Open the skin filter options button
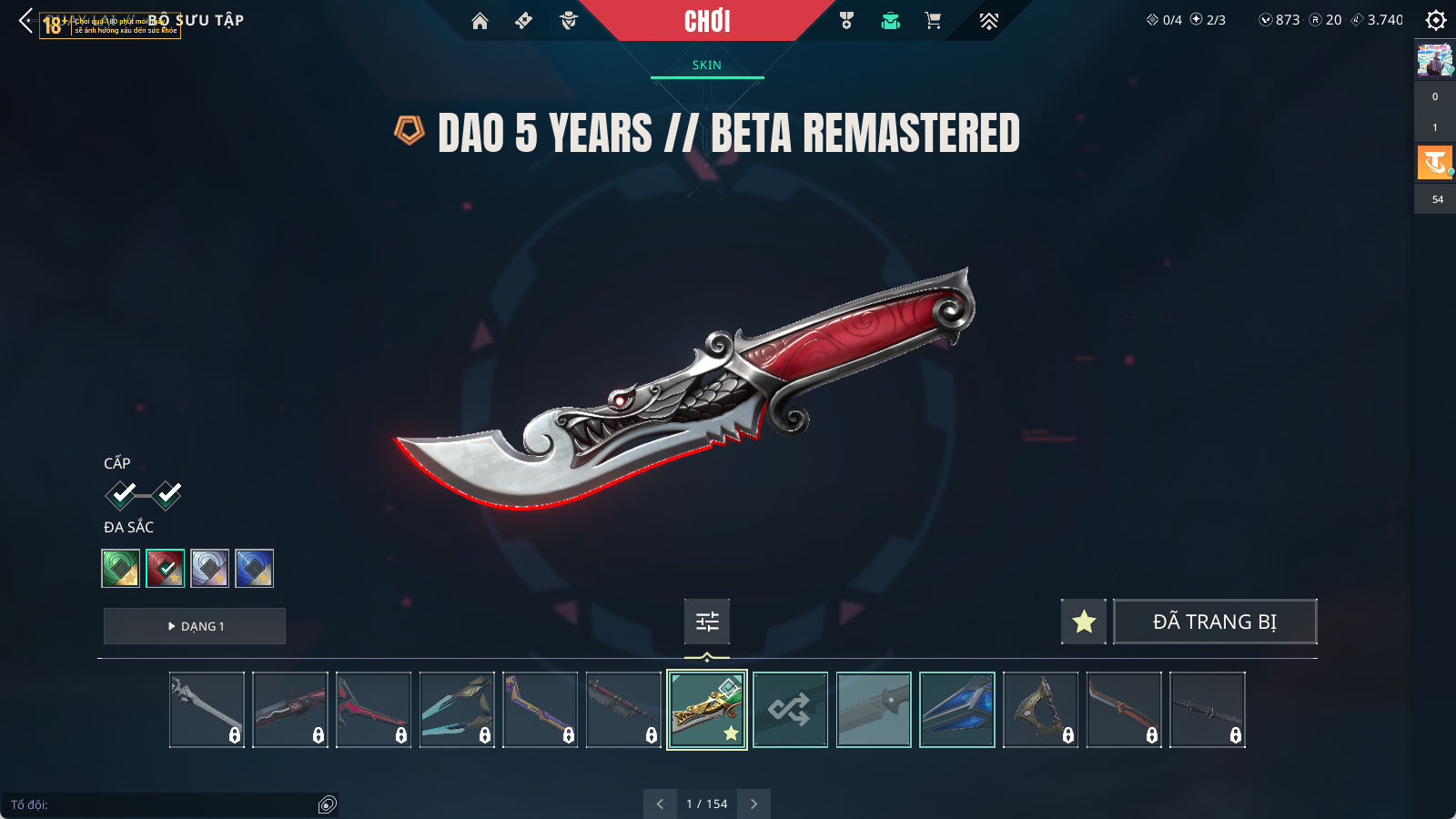The height and width of the screenshot is (819, 1456). point(707,622)
